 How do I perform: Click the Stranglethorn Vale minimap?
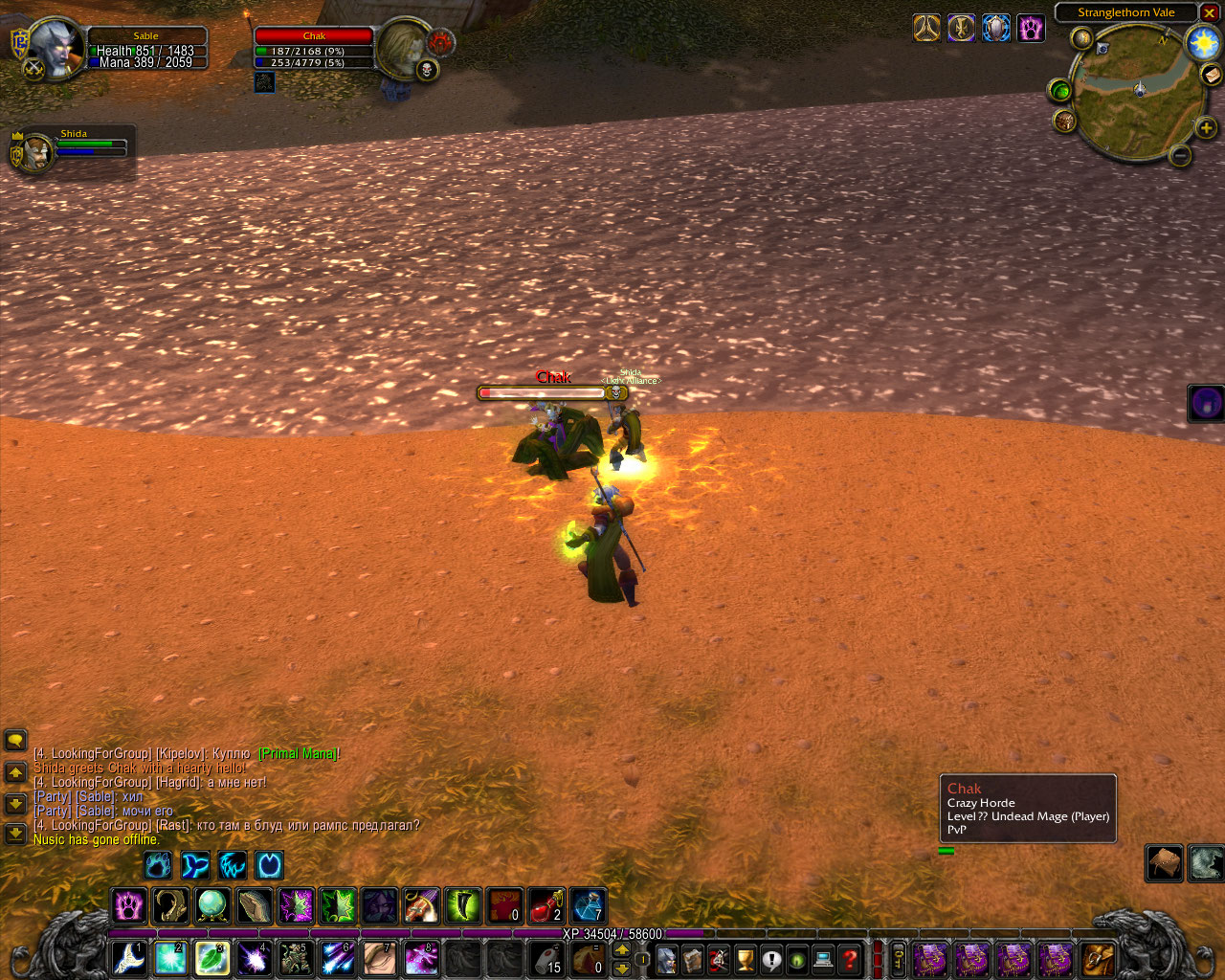pos(1138,90)
